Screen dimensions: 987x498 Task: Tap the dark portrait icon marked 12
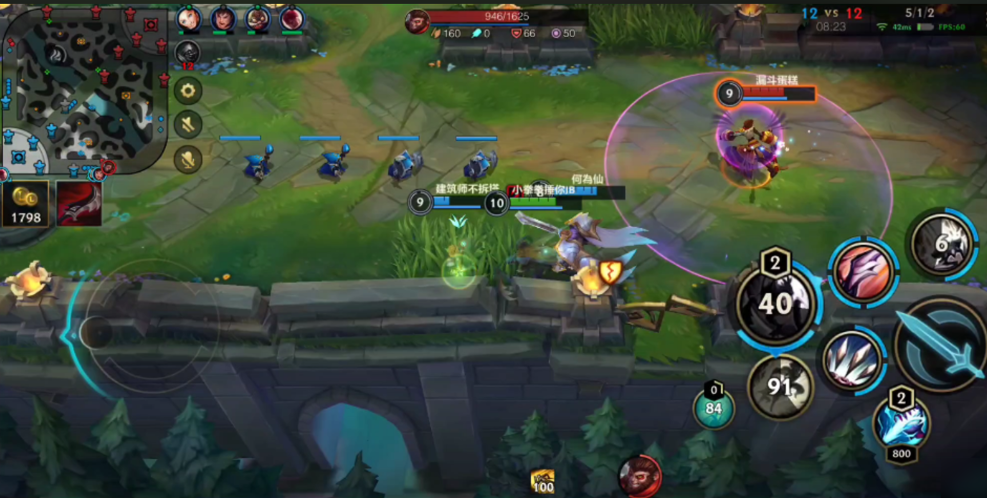click(188, 53)
